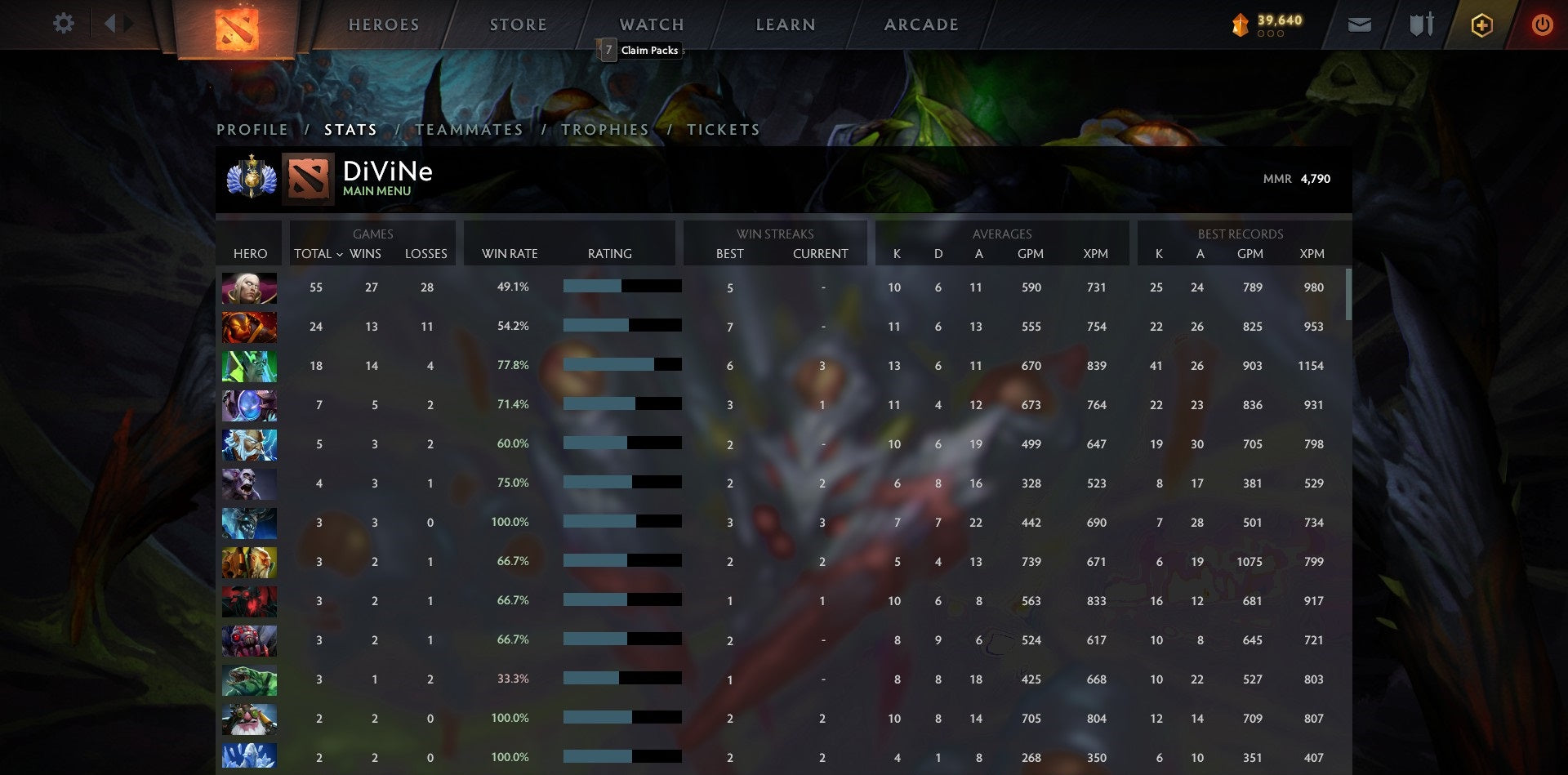Image resolution: width=1568 pixels, height=775 pixels.
Task: Sort by RATING column header
Action: click(x=609, y=254)
